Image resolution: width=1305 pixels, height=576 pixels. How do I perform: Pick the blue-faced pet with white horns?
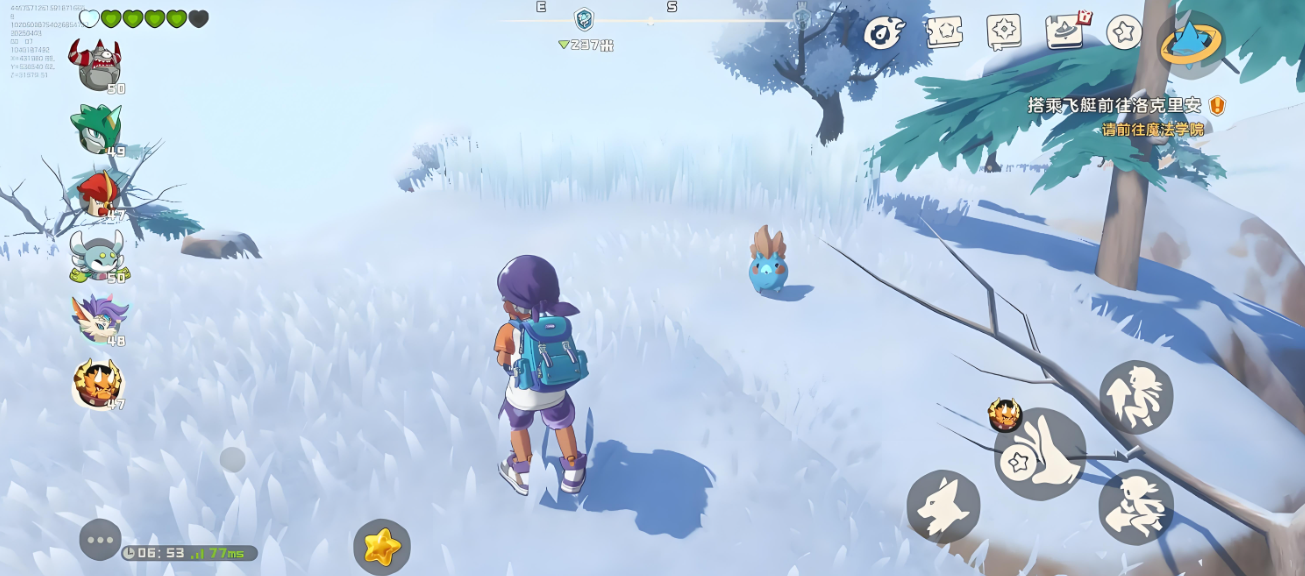[x=97, y=256]
